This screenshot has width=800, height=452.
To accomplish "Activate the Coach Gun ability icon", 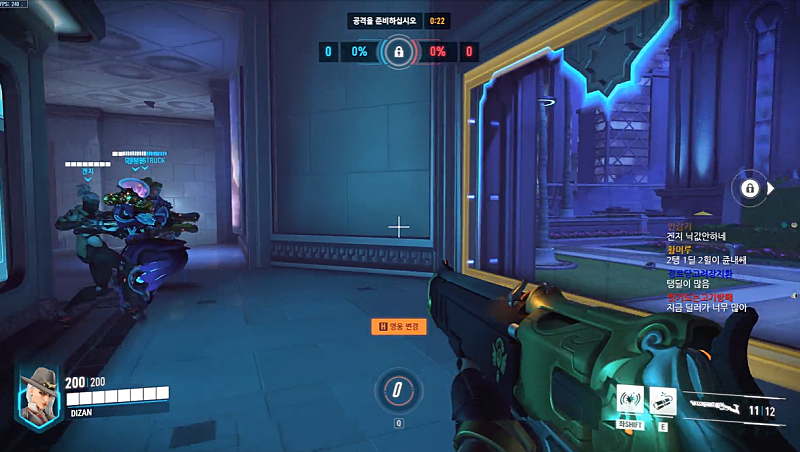I will 630,400.
